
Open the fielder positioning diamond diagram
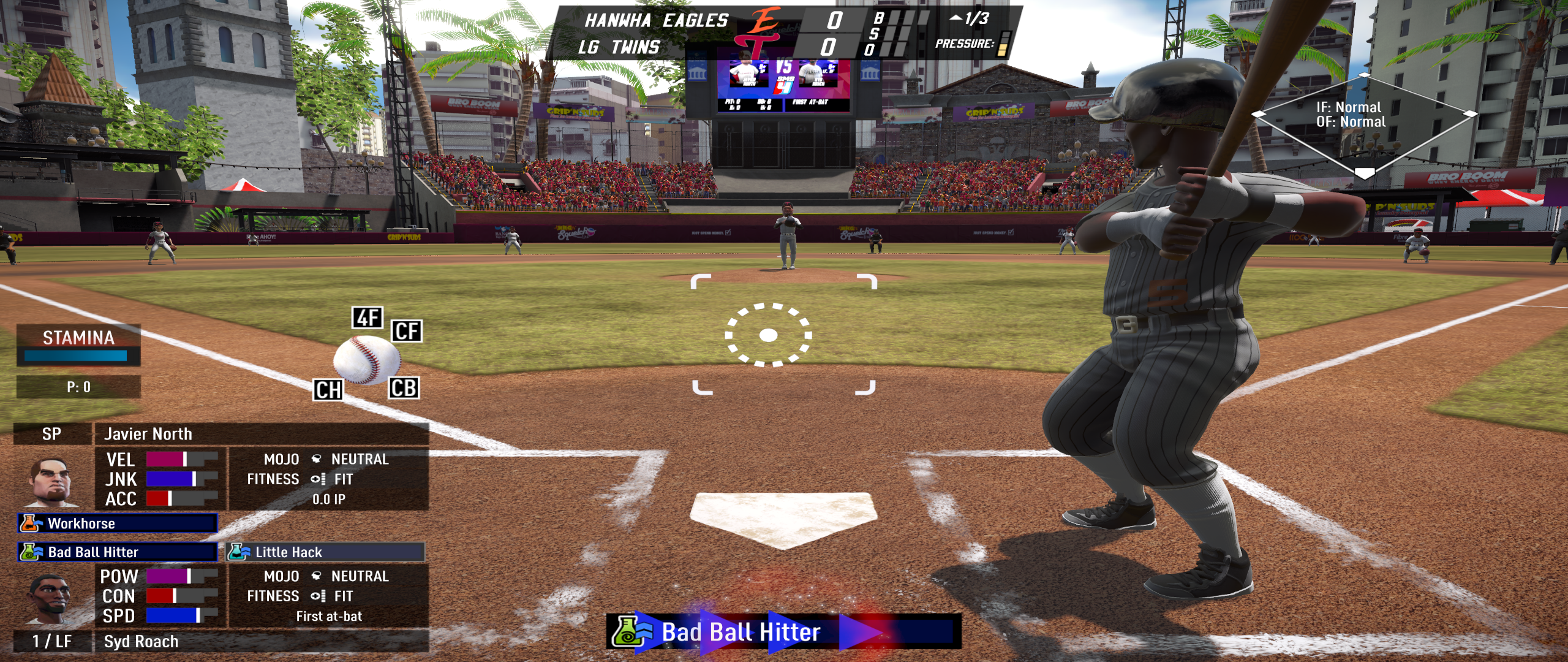pyautogui.click(x=1363, y=125)
